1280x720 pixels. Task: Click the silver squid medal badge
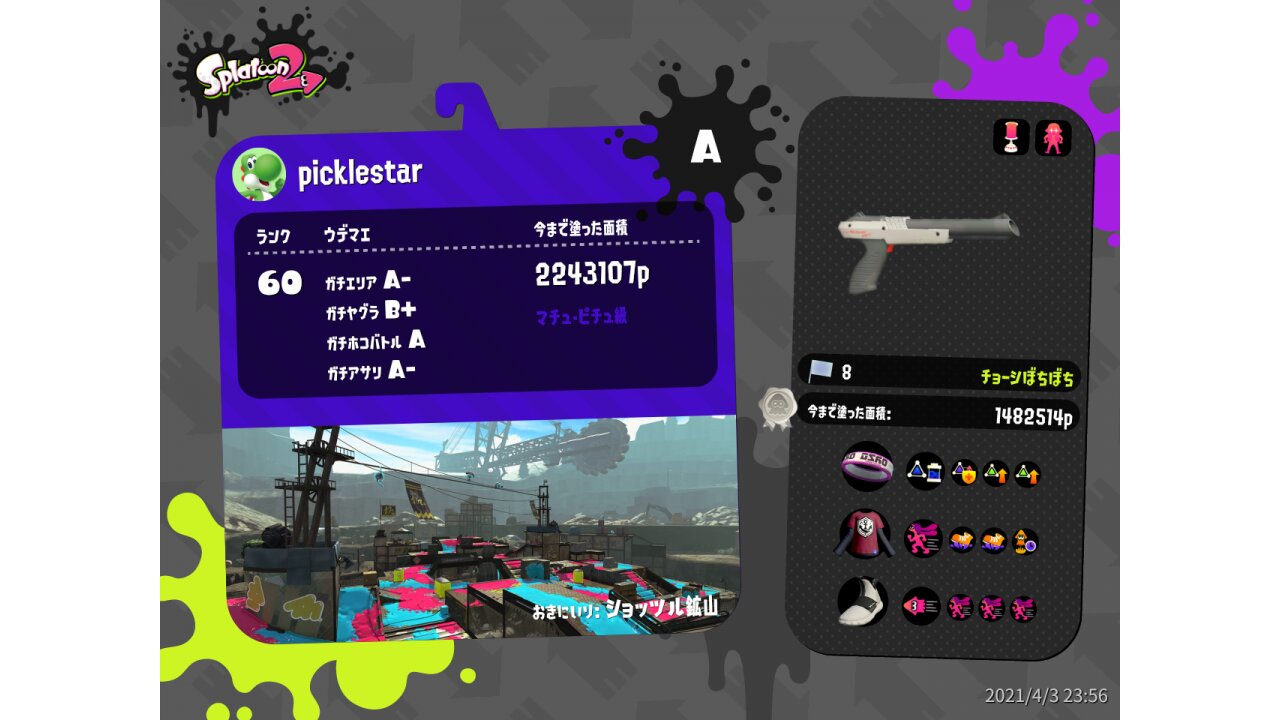click(x=777, y=407)
